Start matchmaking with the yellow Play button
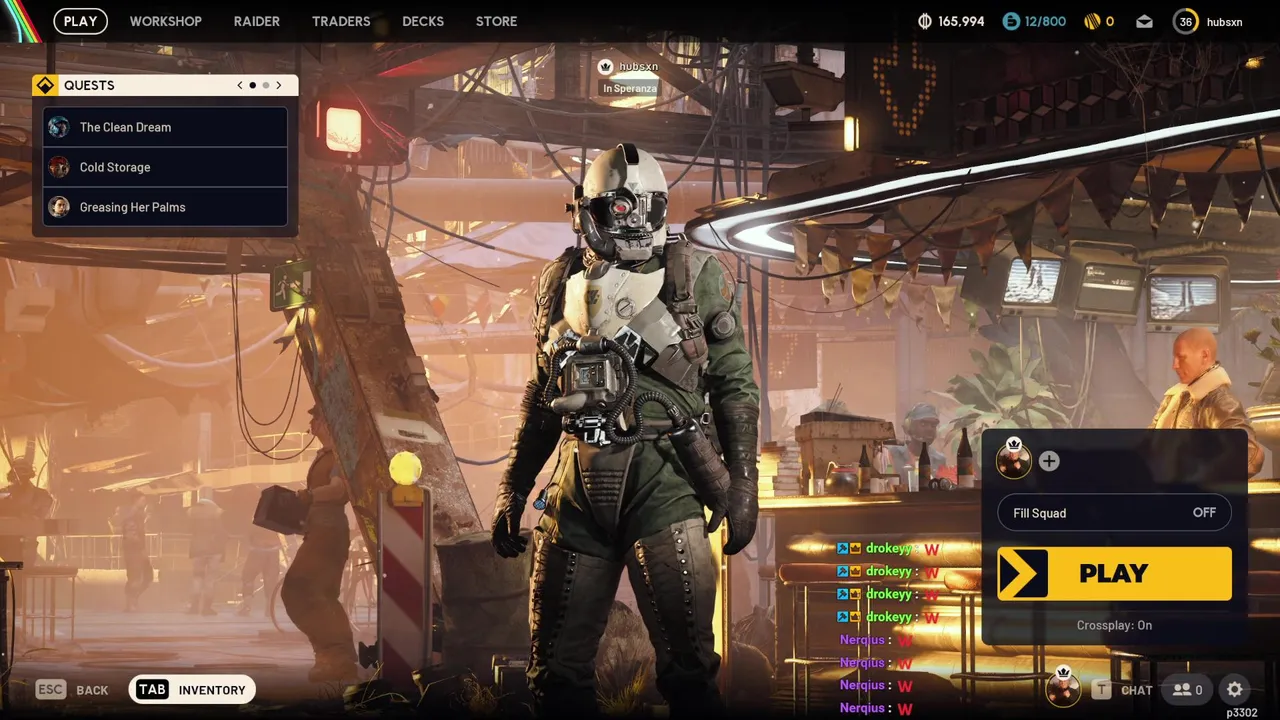Viewport: 1280px width, 720px height. click(1114, 573)
